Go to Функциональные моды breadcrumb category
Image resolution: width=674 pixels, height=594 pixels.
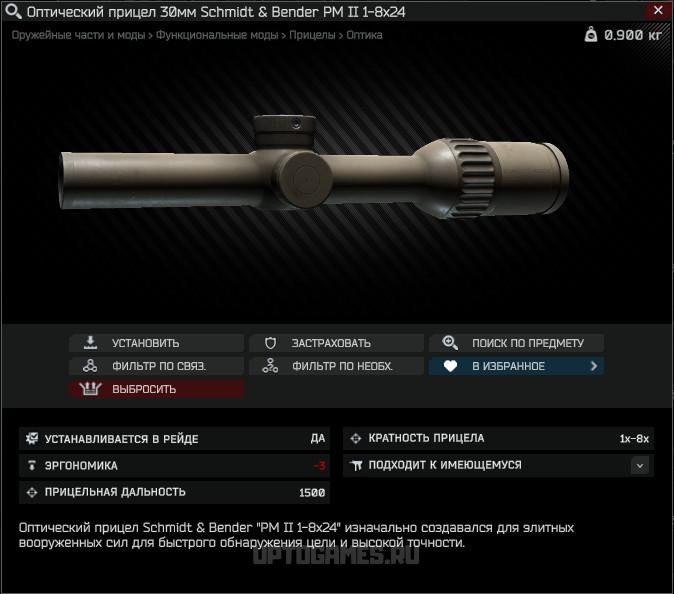tap(217, 35)
